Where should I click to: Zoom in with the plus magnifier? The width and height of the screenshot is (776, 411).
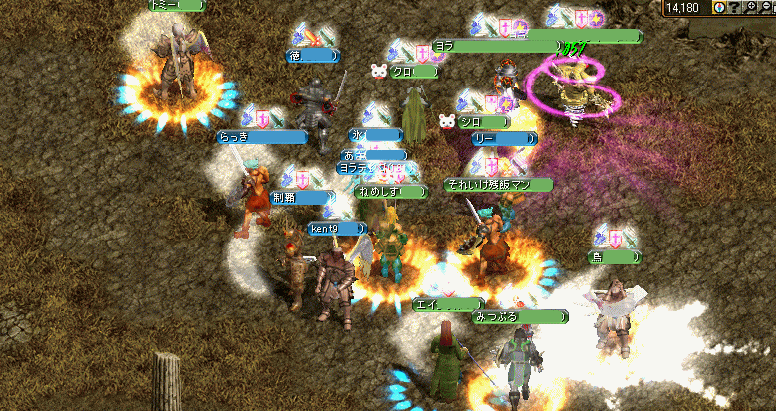tap(752, 7)
